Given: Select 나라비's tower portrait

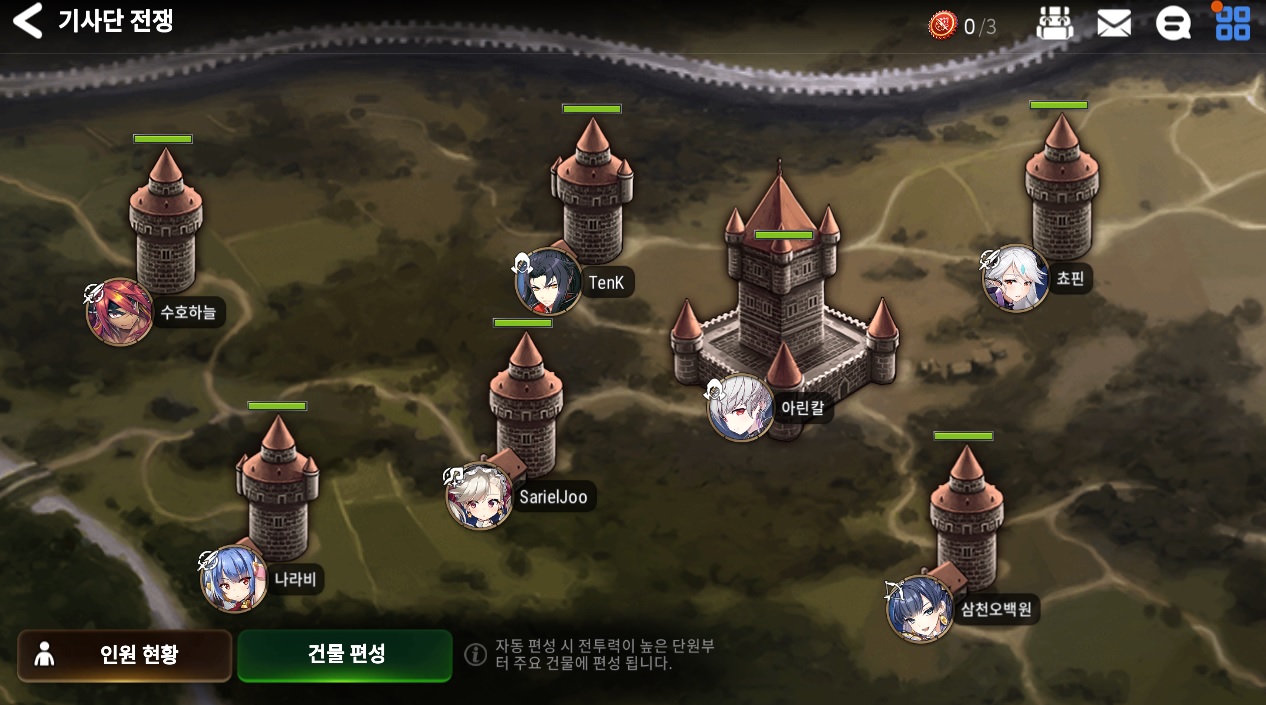Looking at the screenshot, I should [x=235, y=579].
